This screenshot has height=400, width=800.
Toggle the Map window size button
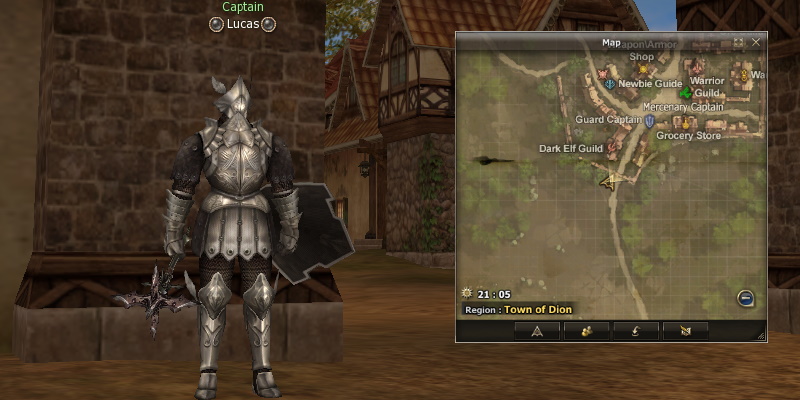738,43
